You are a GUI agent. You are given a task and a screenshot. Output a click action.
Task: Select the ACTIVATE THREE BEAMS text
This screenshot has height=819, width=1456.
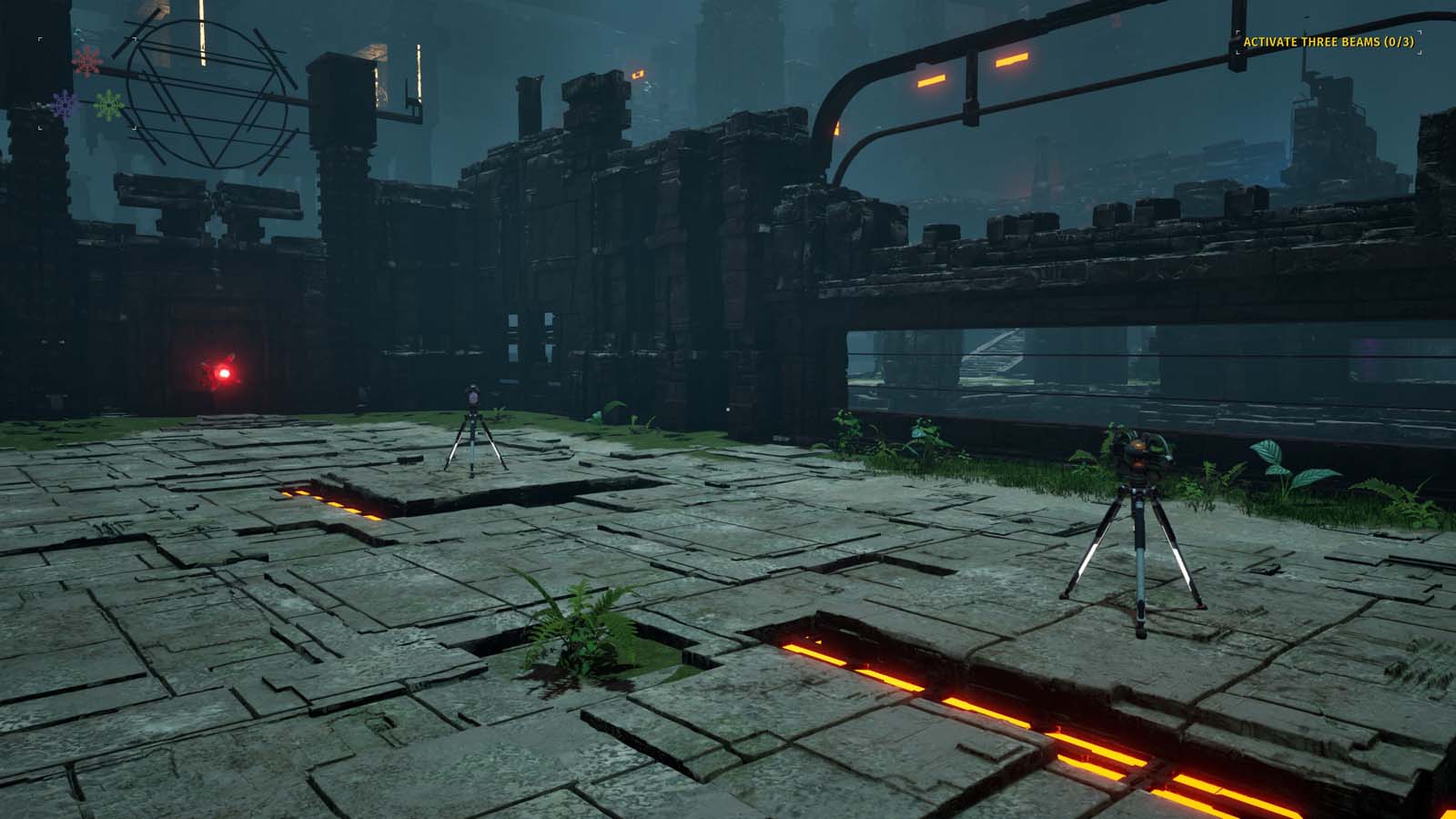[1310, 42]
